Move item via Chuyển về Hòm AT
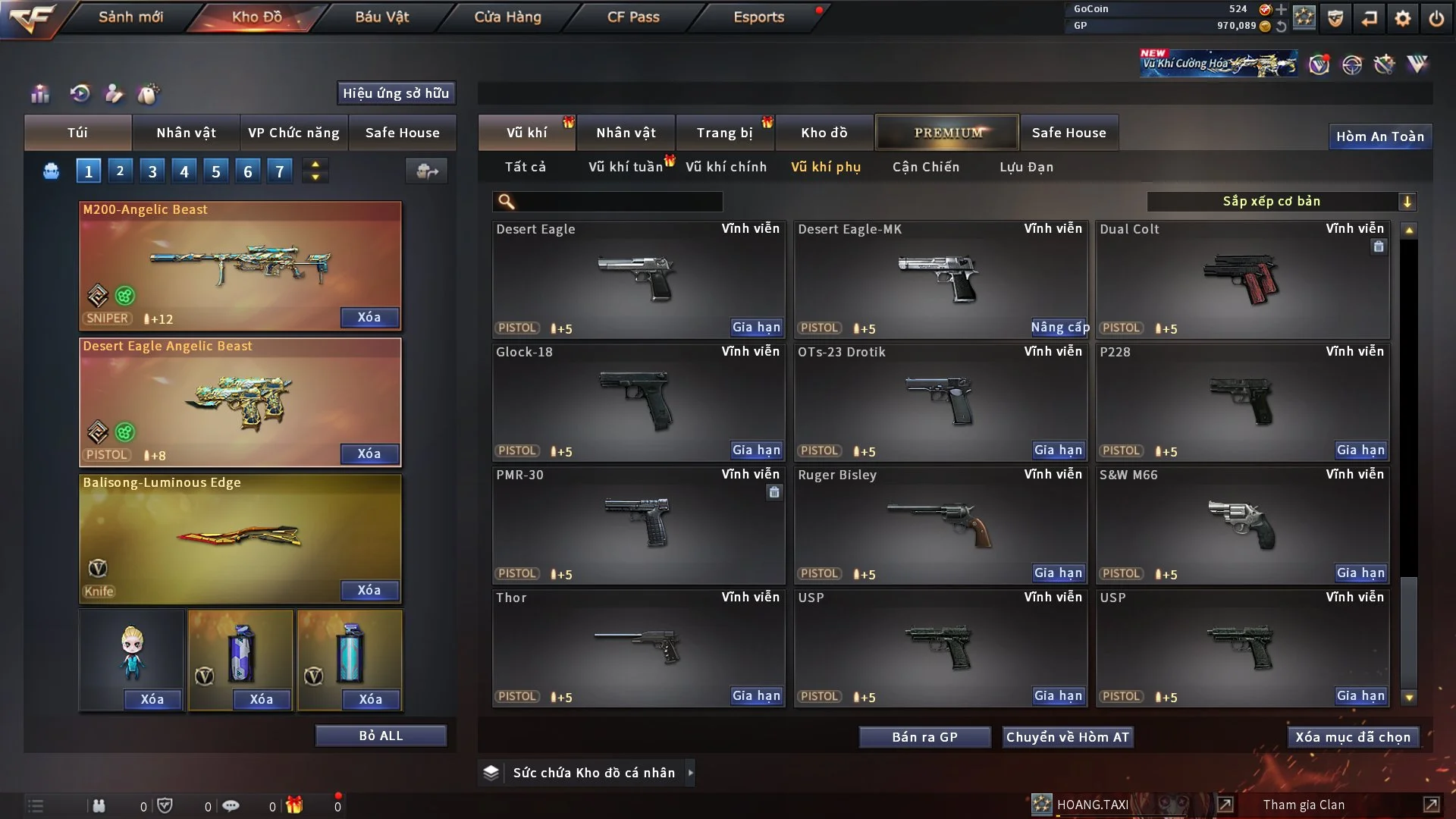 1067,737
